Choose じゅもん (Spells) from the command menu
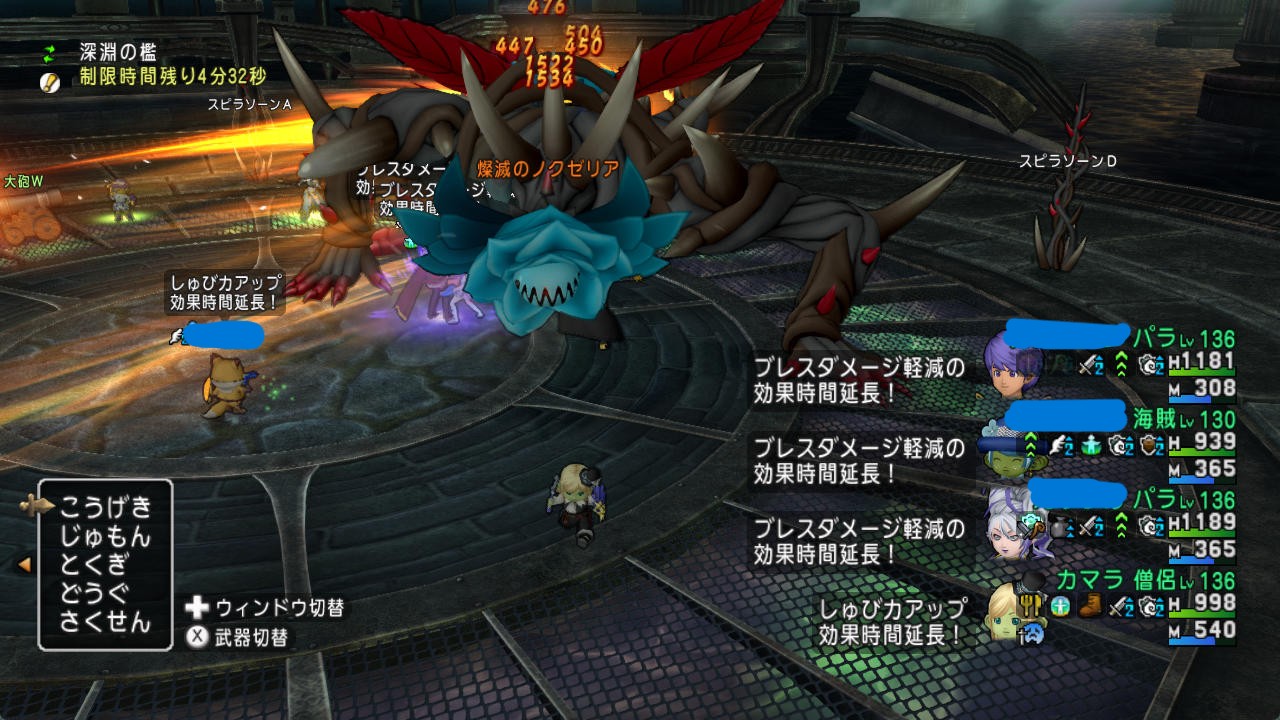 point(105,537)
